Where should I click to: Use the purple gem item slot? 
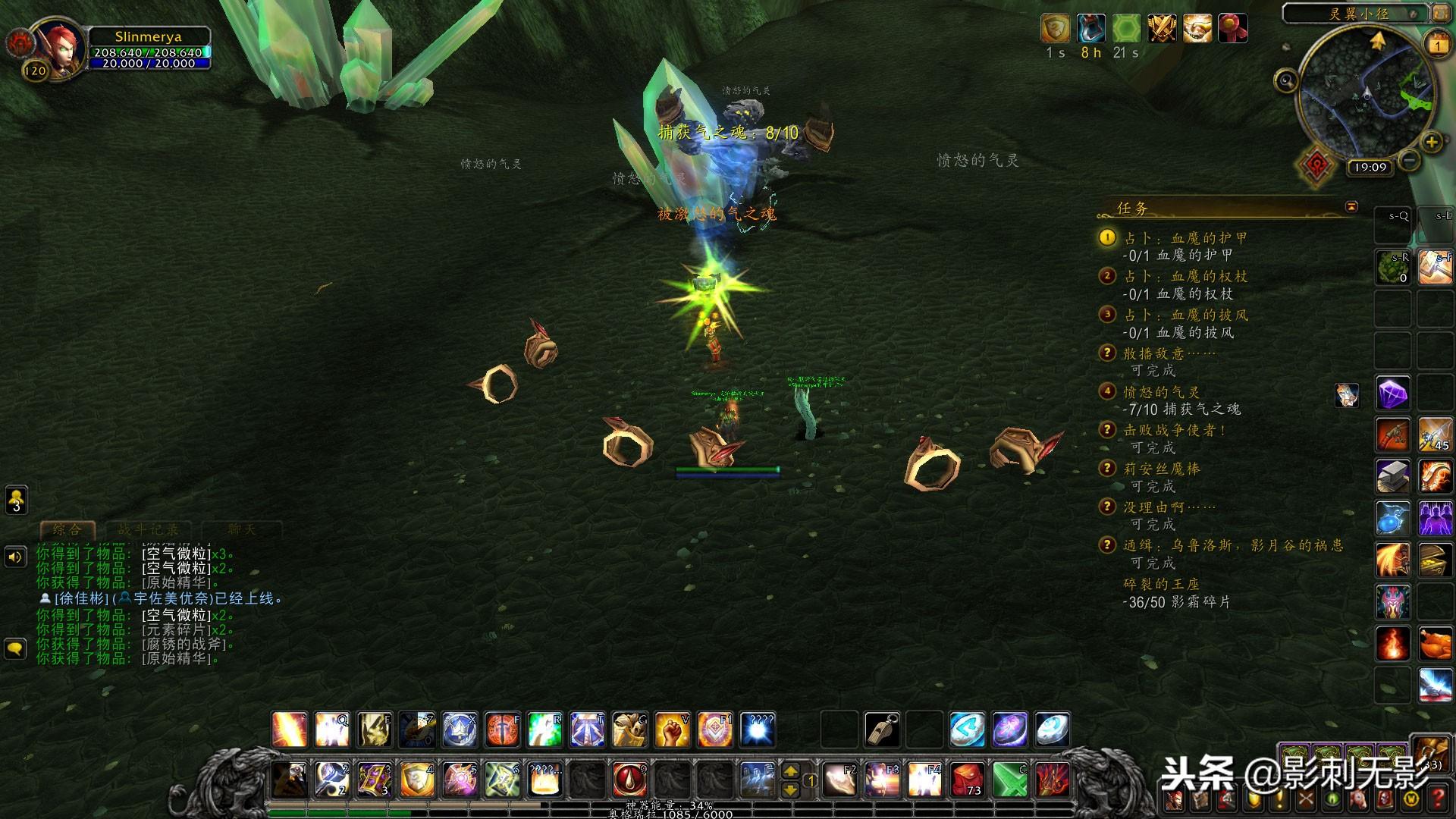(x=1393, y=394)
